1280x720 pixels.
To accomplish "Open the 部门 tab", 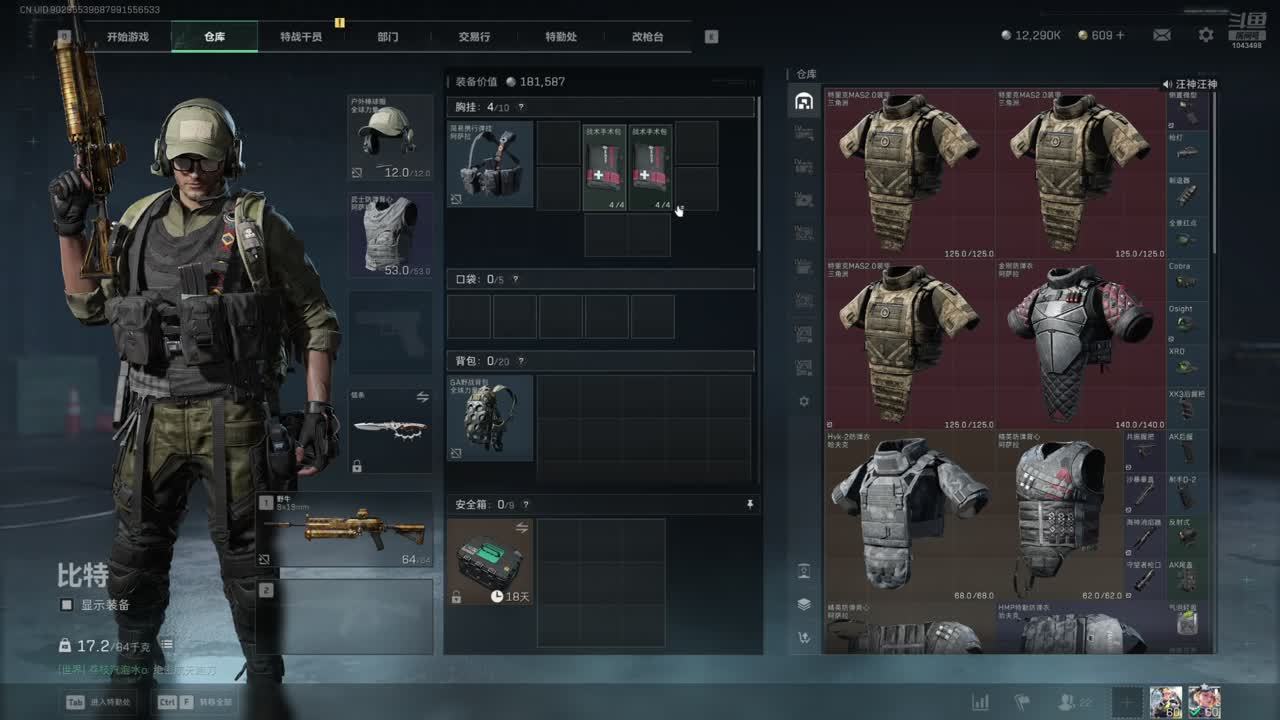I will pos(388,37).
